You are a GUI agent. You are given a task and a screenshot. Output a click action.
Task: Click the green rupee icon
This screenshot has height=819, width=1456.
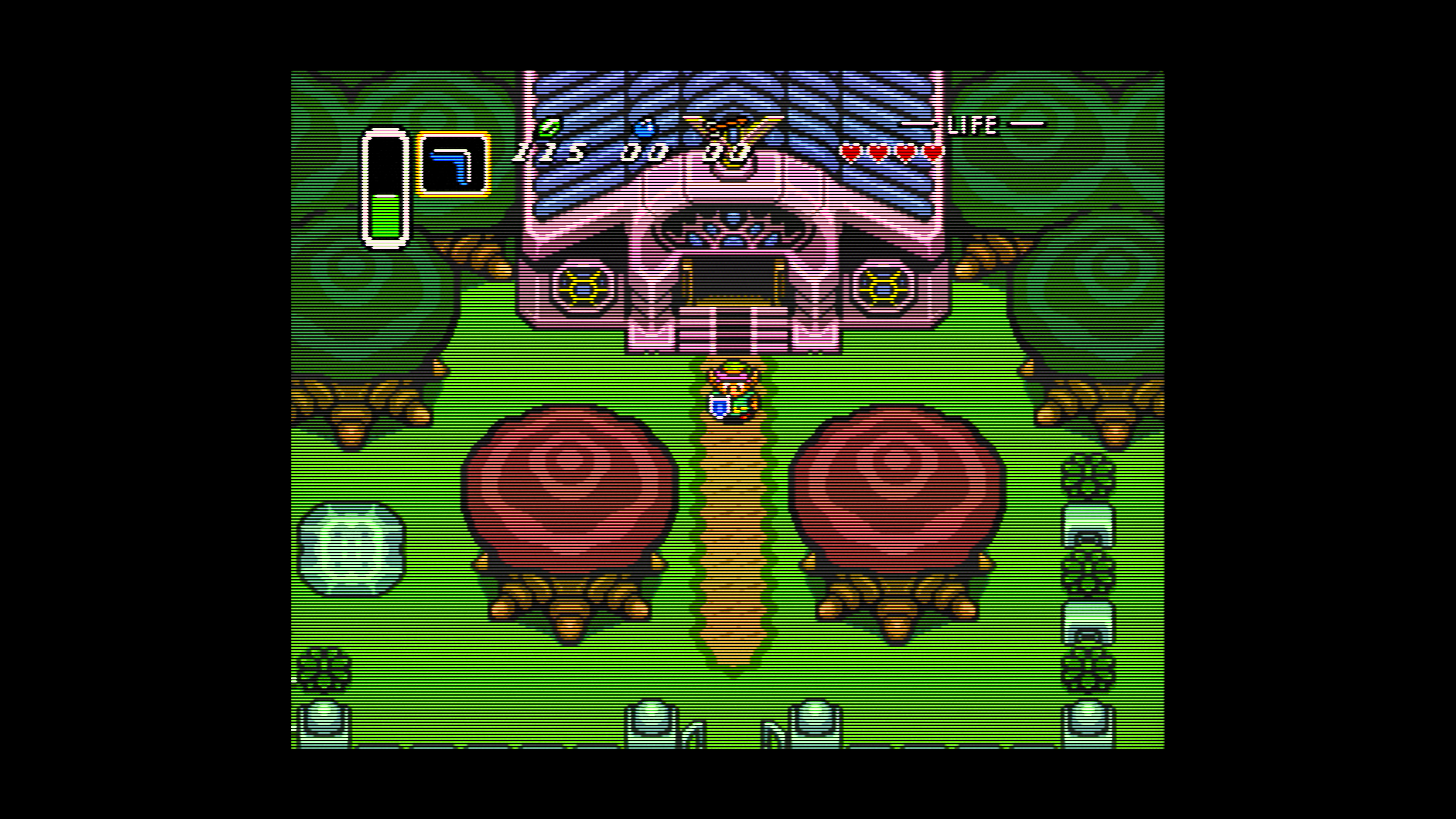tap(548, 127)
